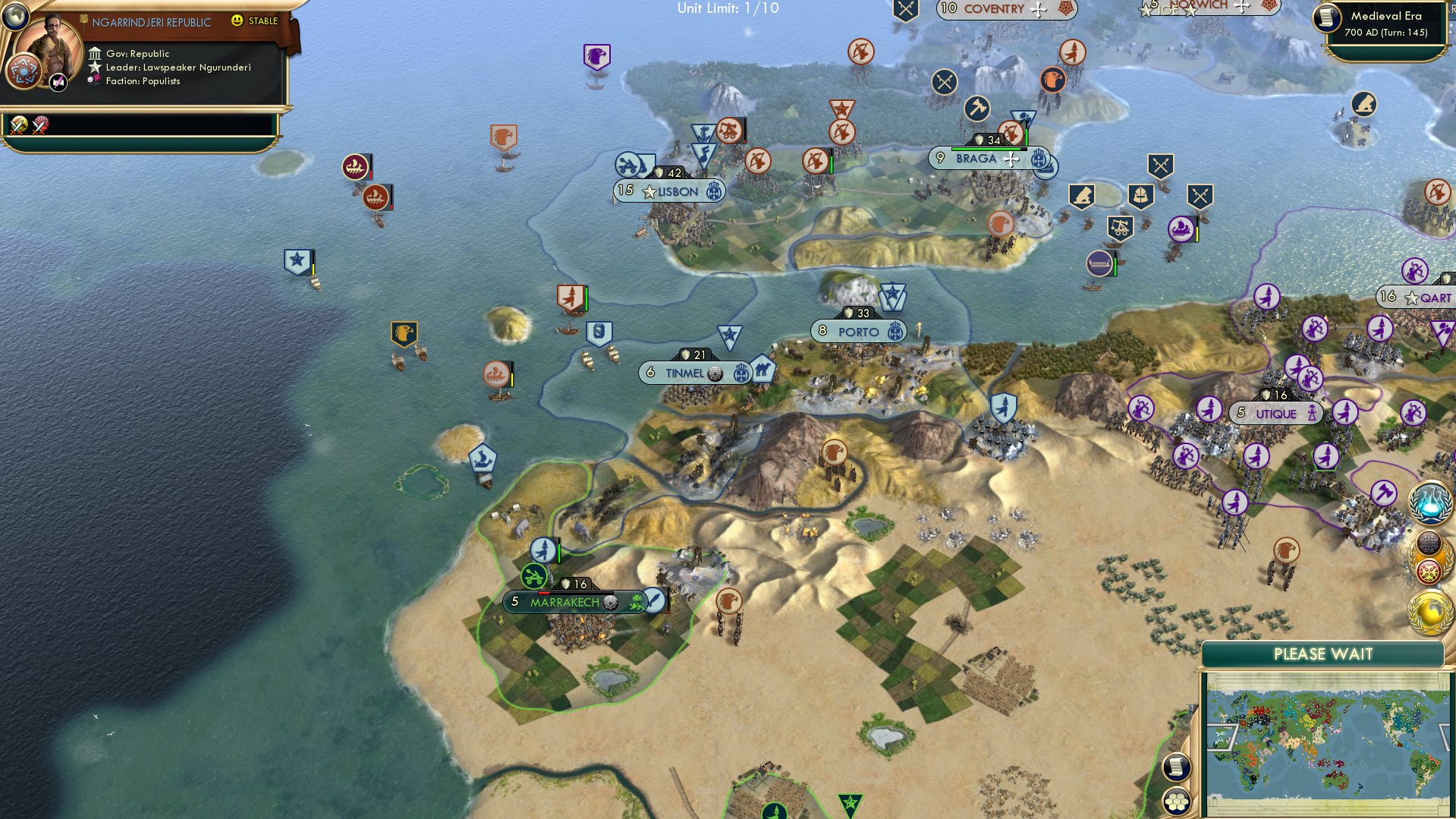
Task: Click the Porto city banner
Action: (x=857, y=331)
